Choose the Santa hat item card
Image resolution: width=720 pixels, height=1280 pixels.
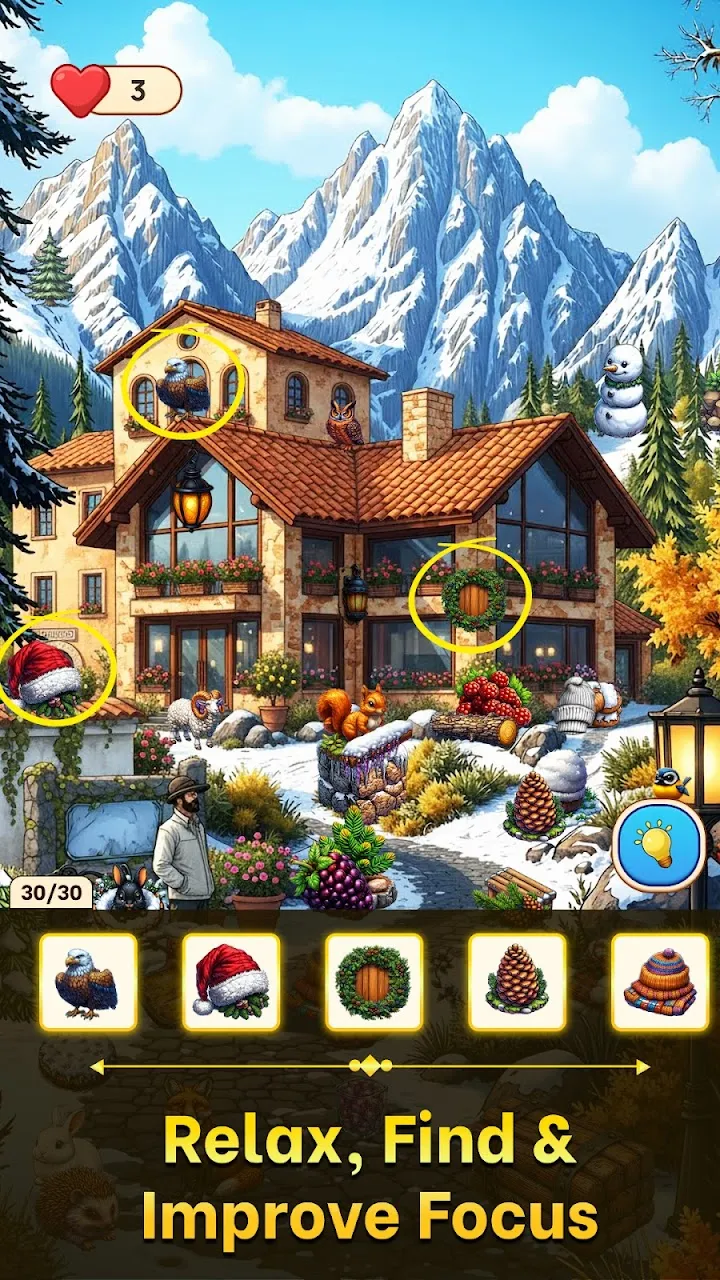point(231,982)
